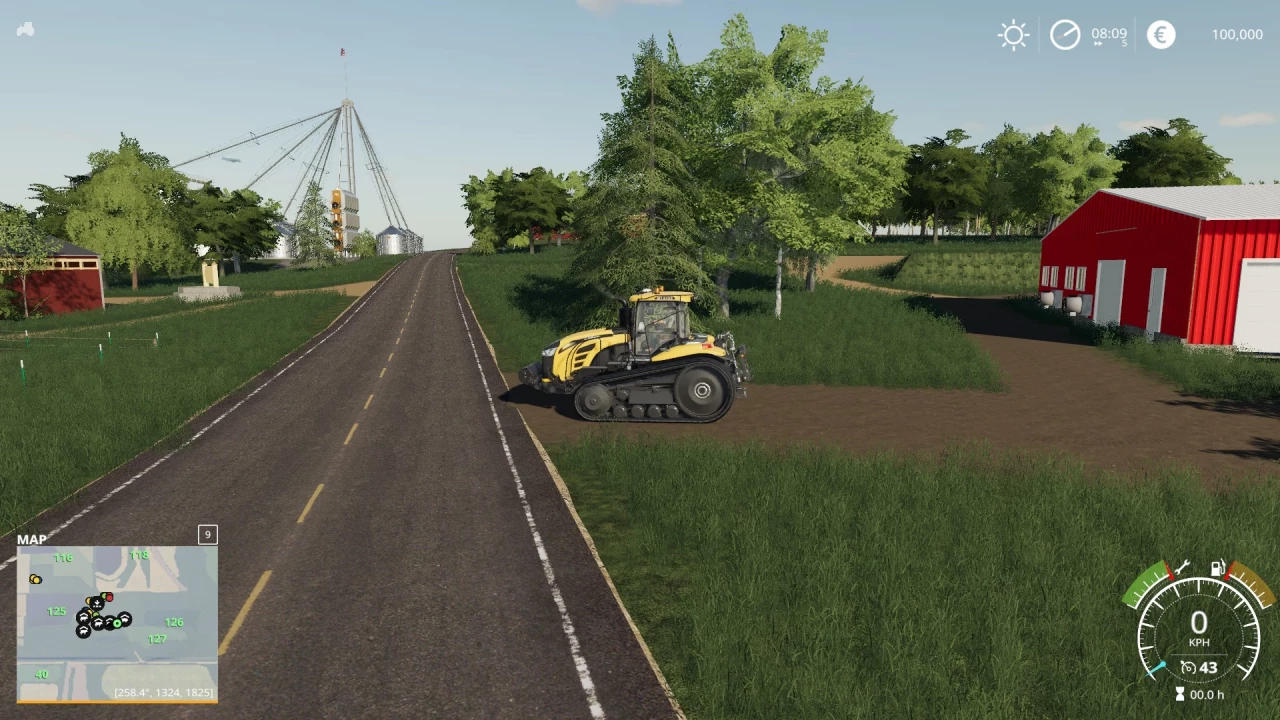Viewport: 1280px width, 720px height.
Task: Click the time scale clock icon
Action: click(x=1064, y=34)
